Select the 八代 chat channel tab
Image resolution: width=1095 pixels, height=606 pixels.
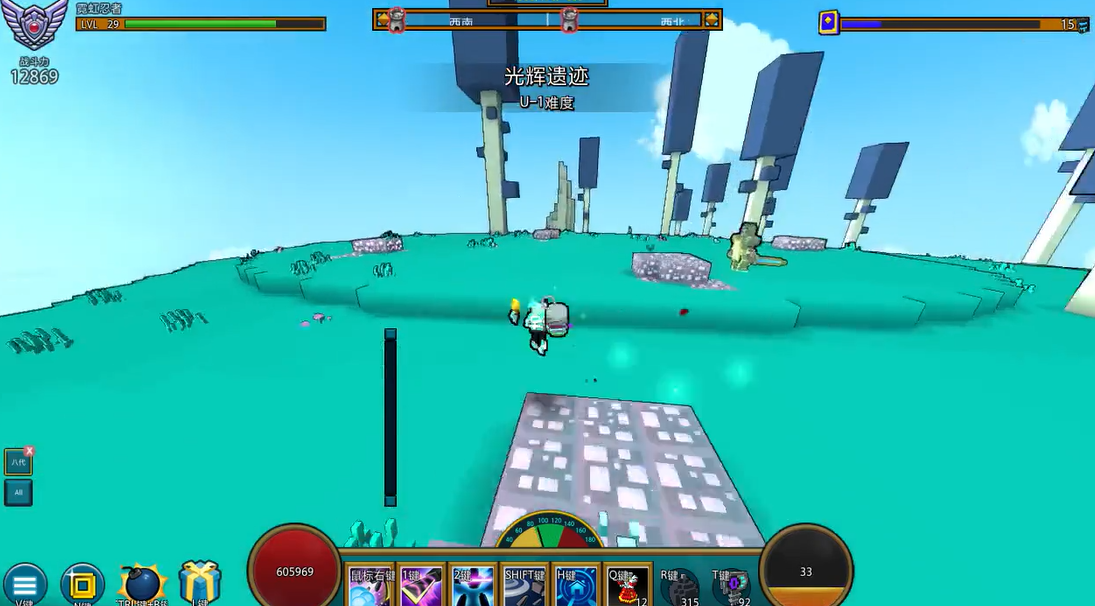coord(17,462)
